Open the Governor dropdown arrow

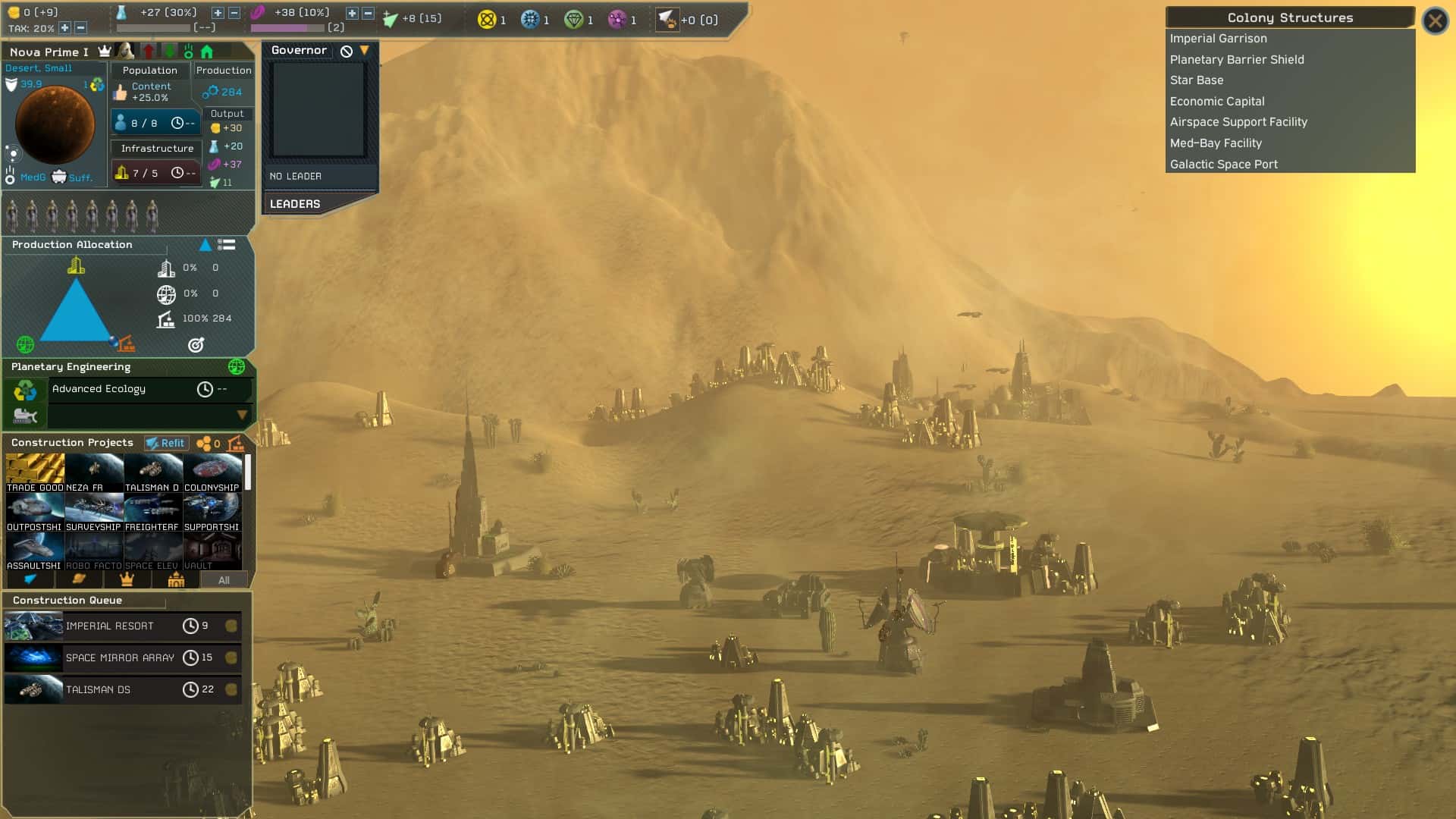[365, 51]
